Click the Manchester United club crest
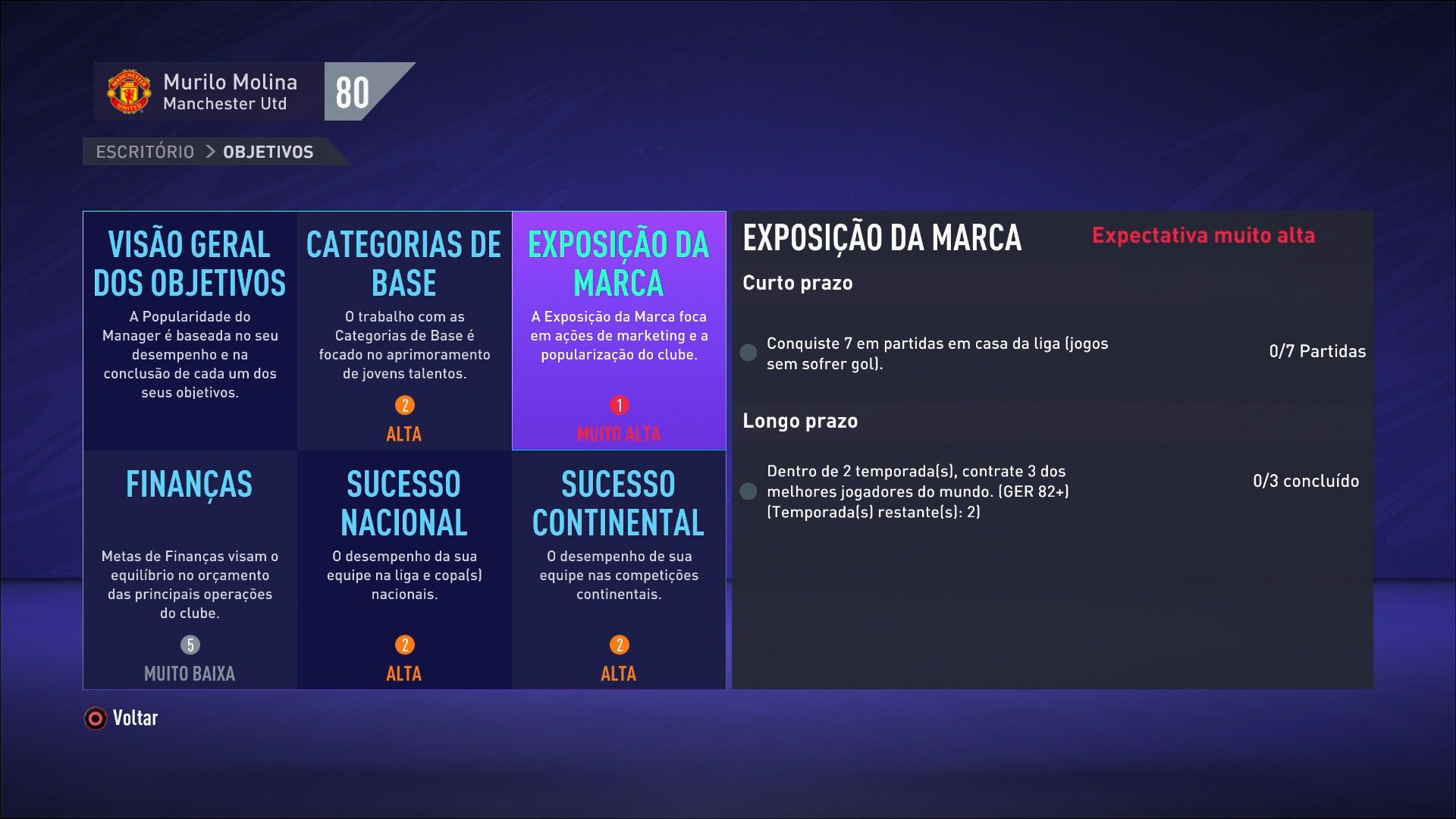 click(127, 92)
